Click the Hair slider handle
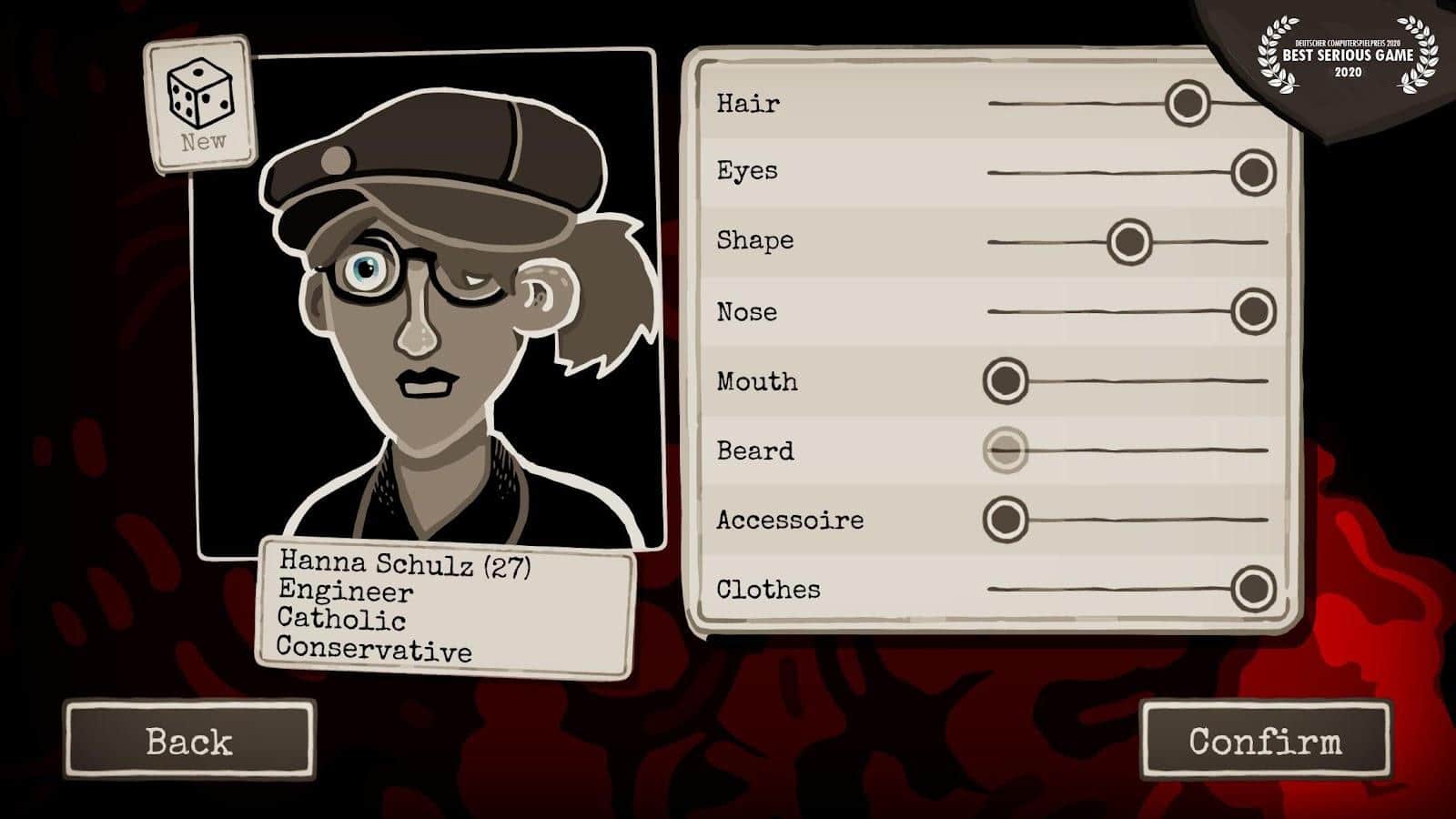1456x819 pixels. coord(1188,103)
